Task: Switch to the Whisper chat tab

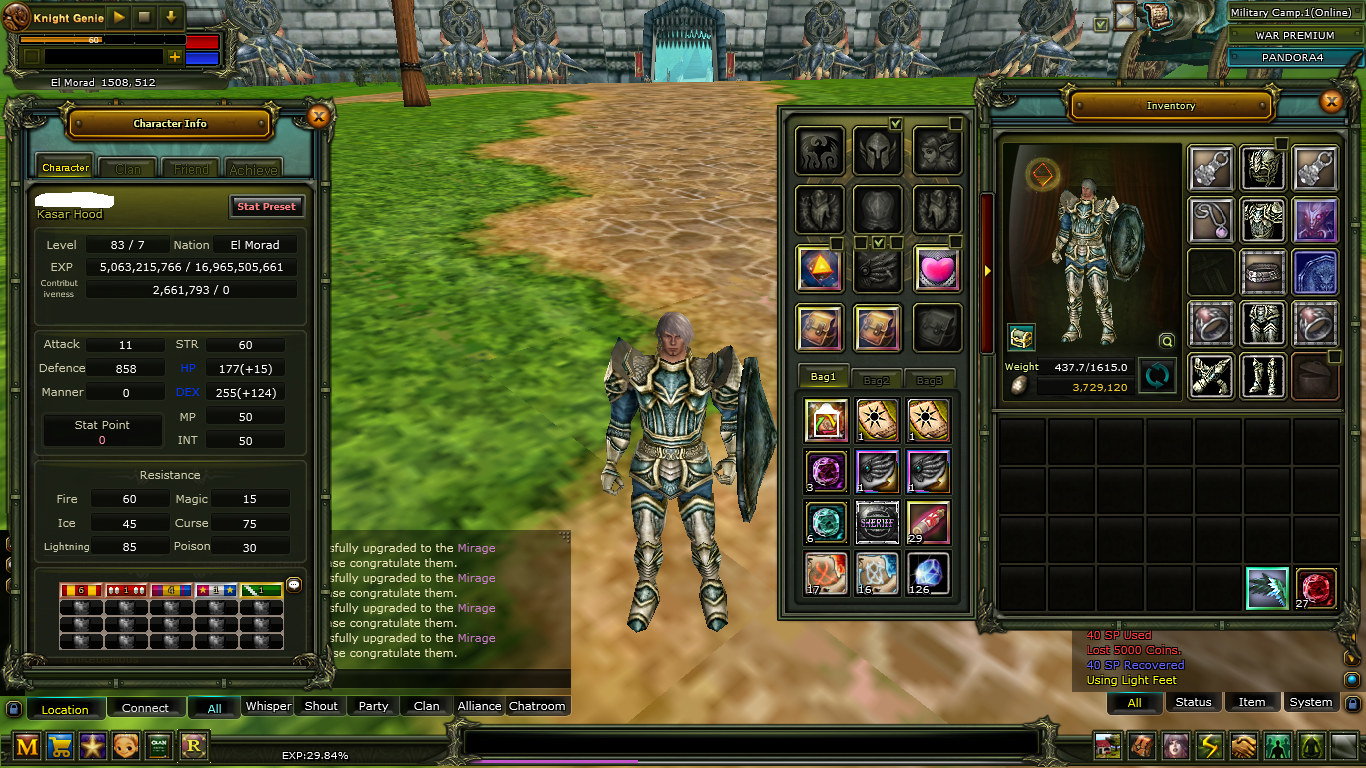Action: (269, 706)
